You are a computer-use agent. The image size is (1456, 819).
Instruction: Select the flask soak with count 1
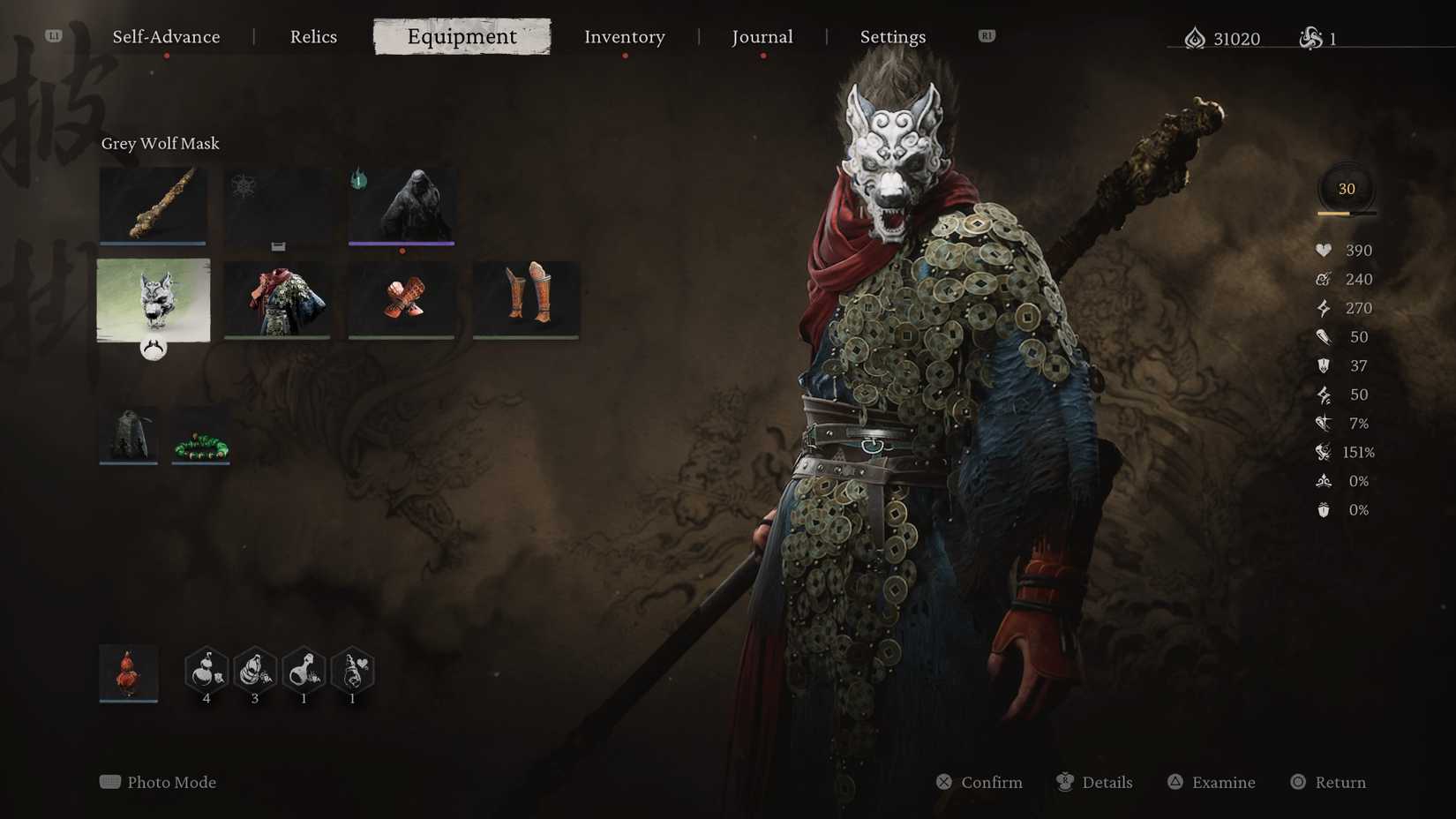303,672
